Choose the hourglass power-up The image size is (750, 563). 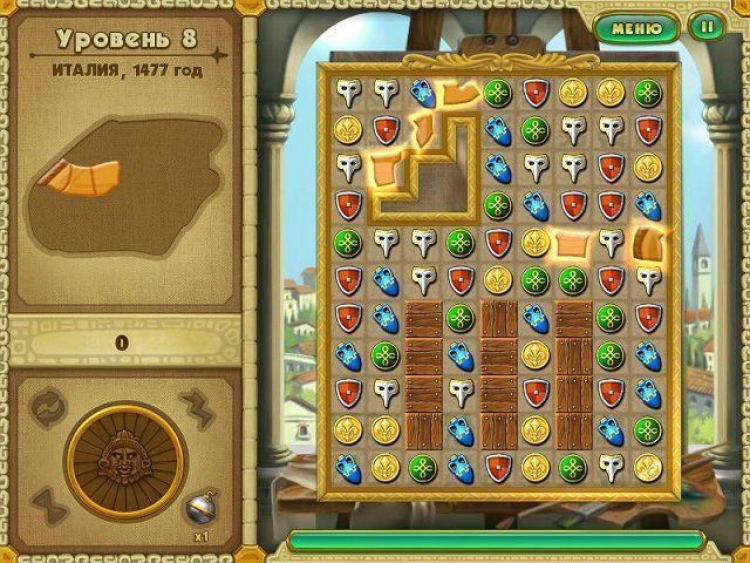pos(49,506)
